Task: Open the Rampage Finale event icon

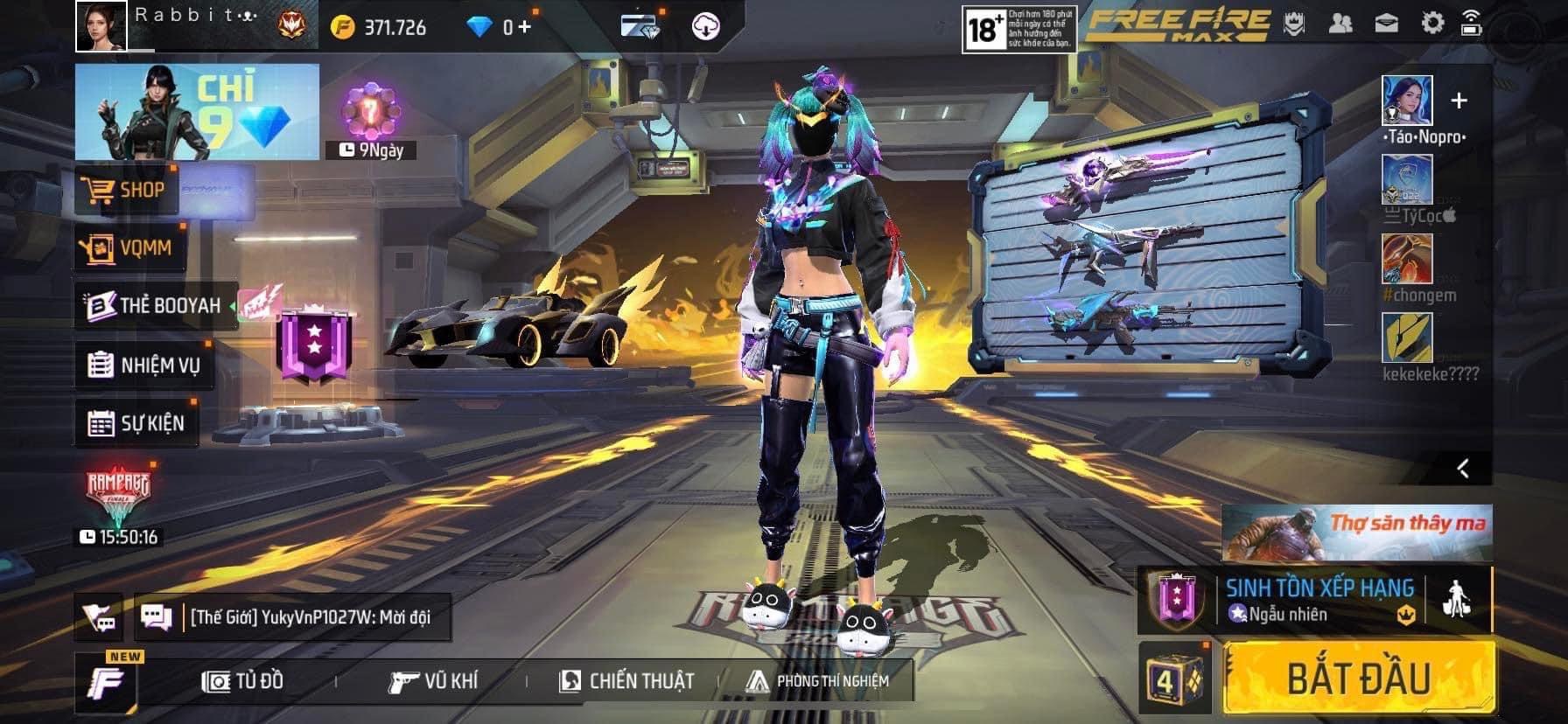Action: coord(118,498)
